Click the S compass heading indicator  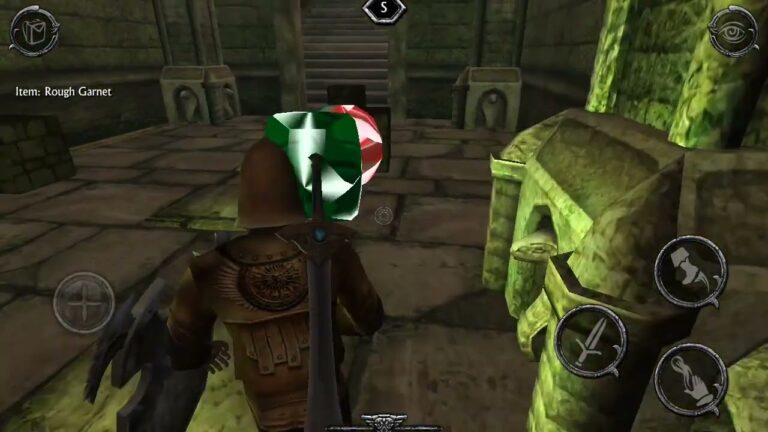384,10
